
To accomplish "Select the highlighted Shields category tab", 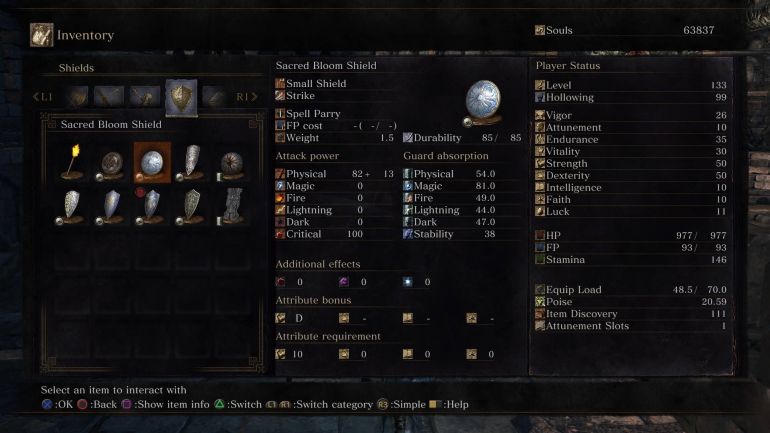I will coord(181,96).
